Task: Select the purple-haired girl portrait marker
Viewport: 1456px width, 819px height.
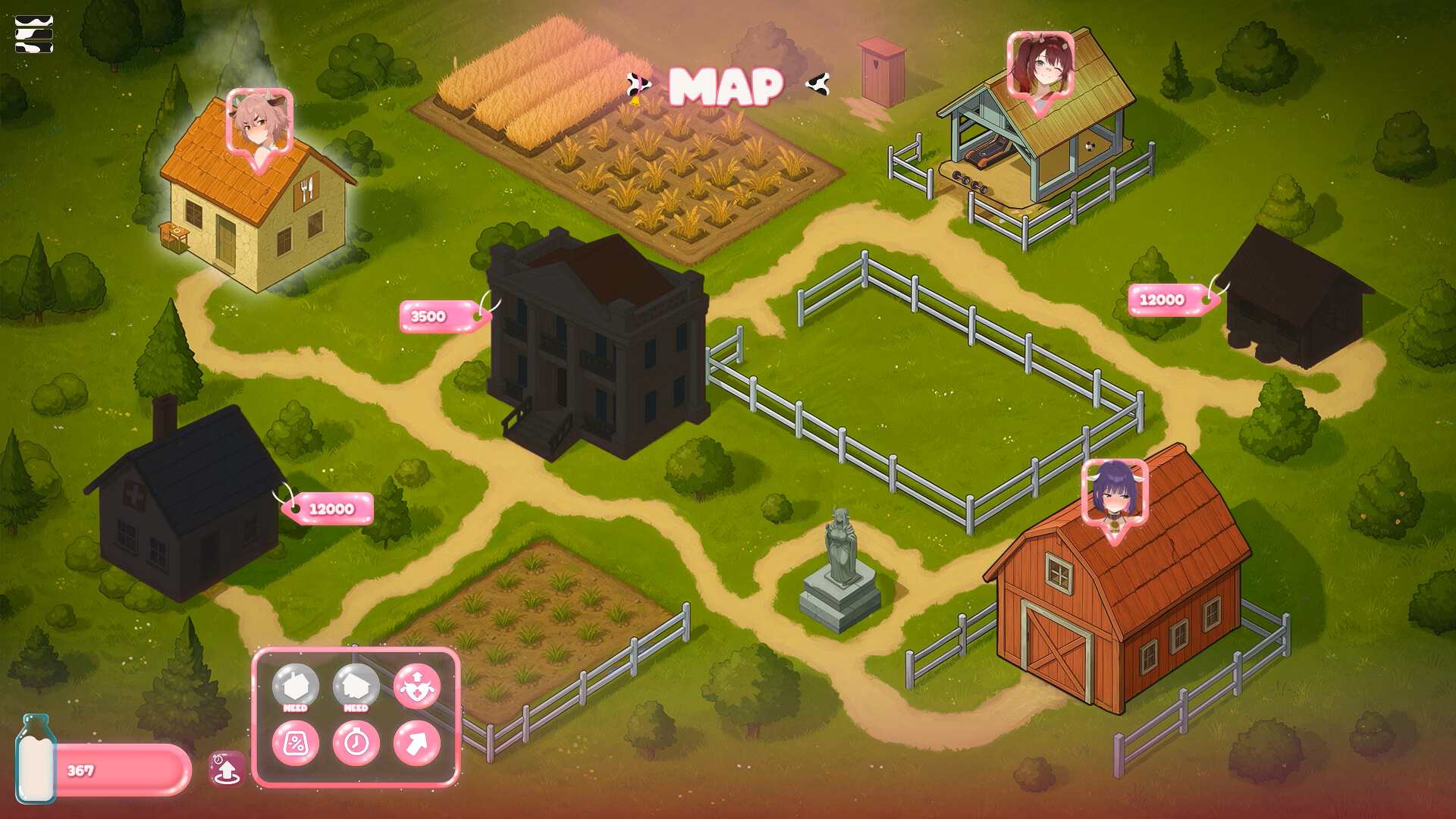Action: click(1114, 494)
